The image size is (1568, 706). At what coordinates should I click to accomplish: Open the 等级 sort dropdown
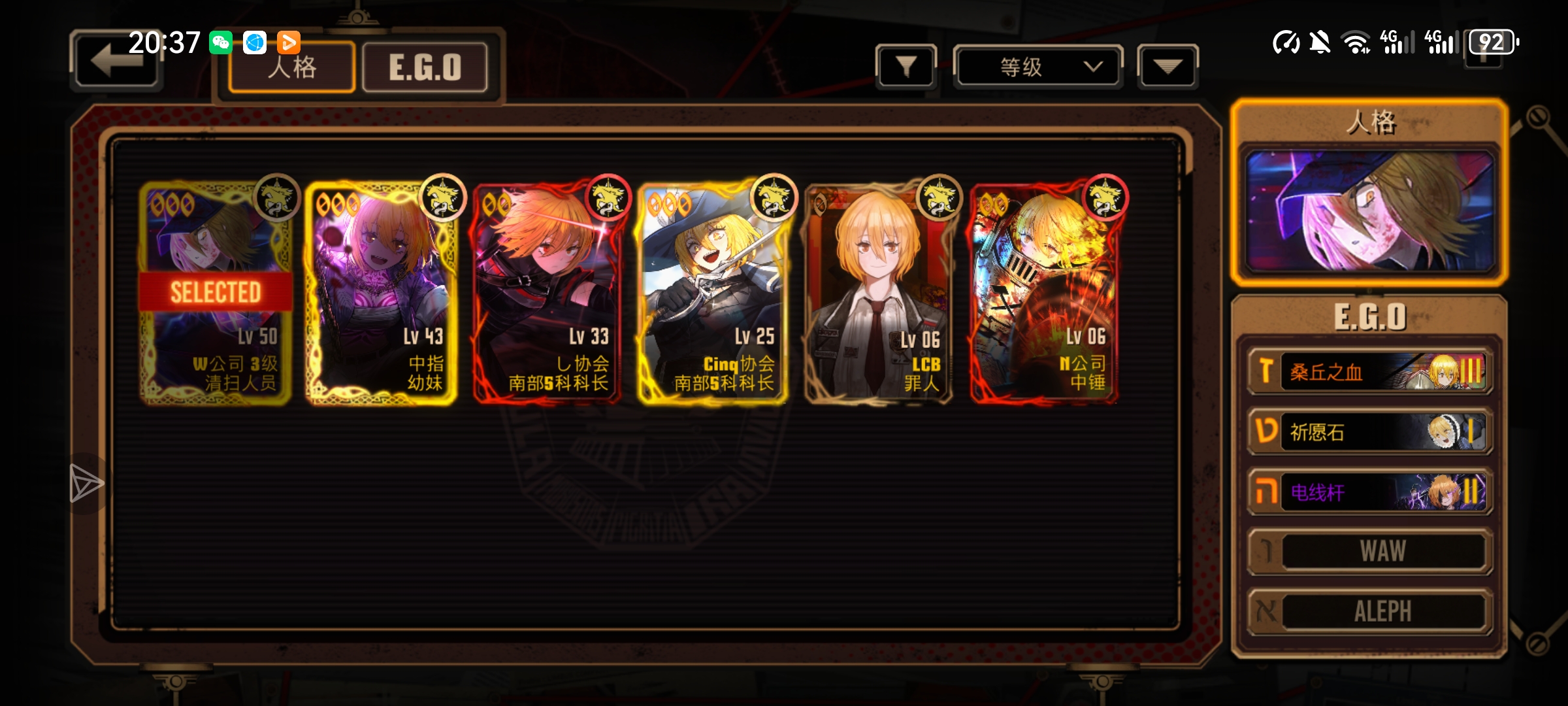pos(1037,66)
